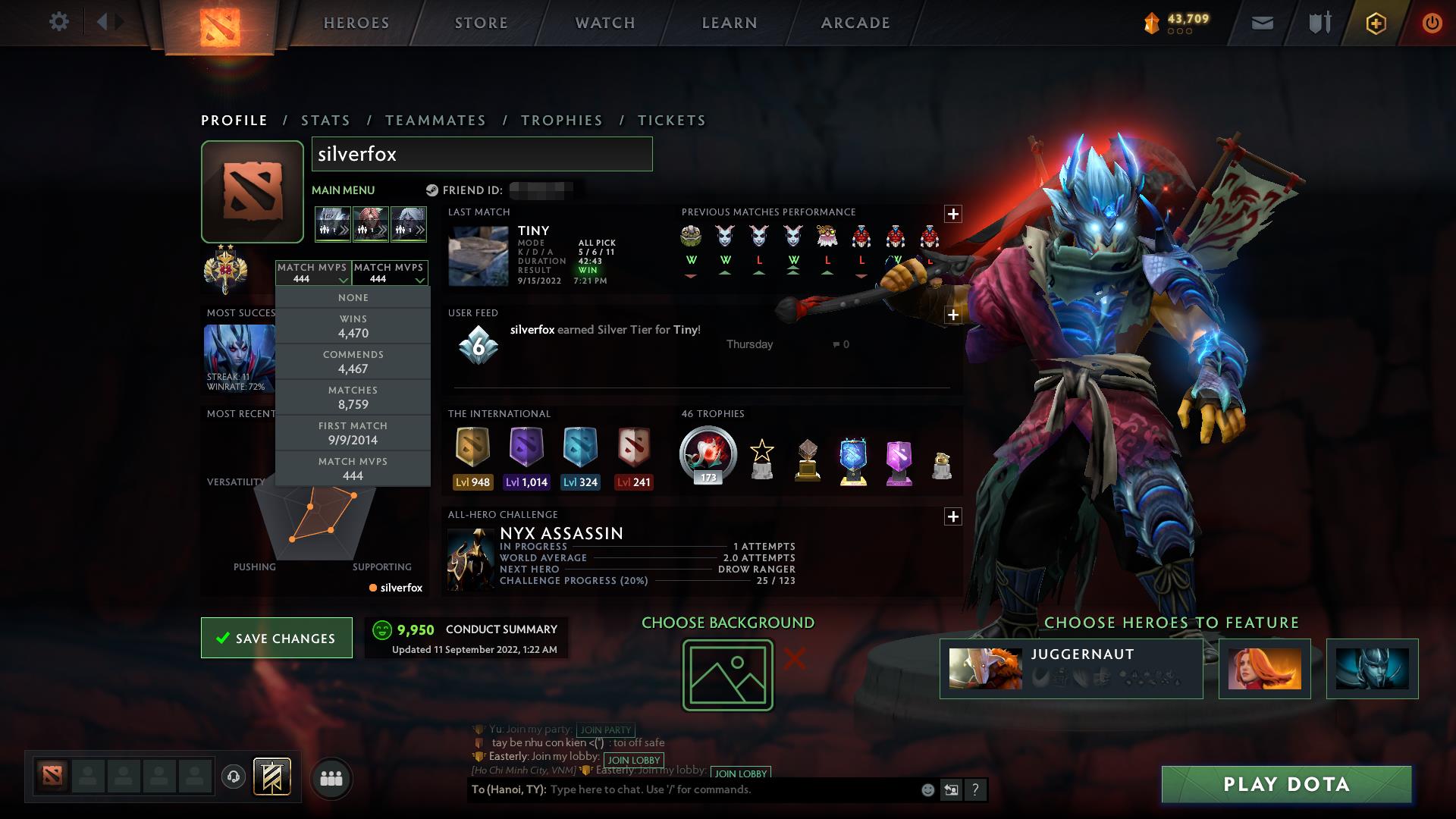Open the Heroes menu
This screenshot has width=1456, height=819.
click(356, 23)
